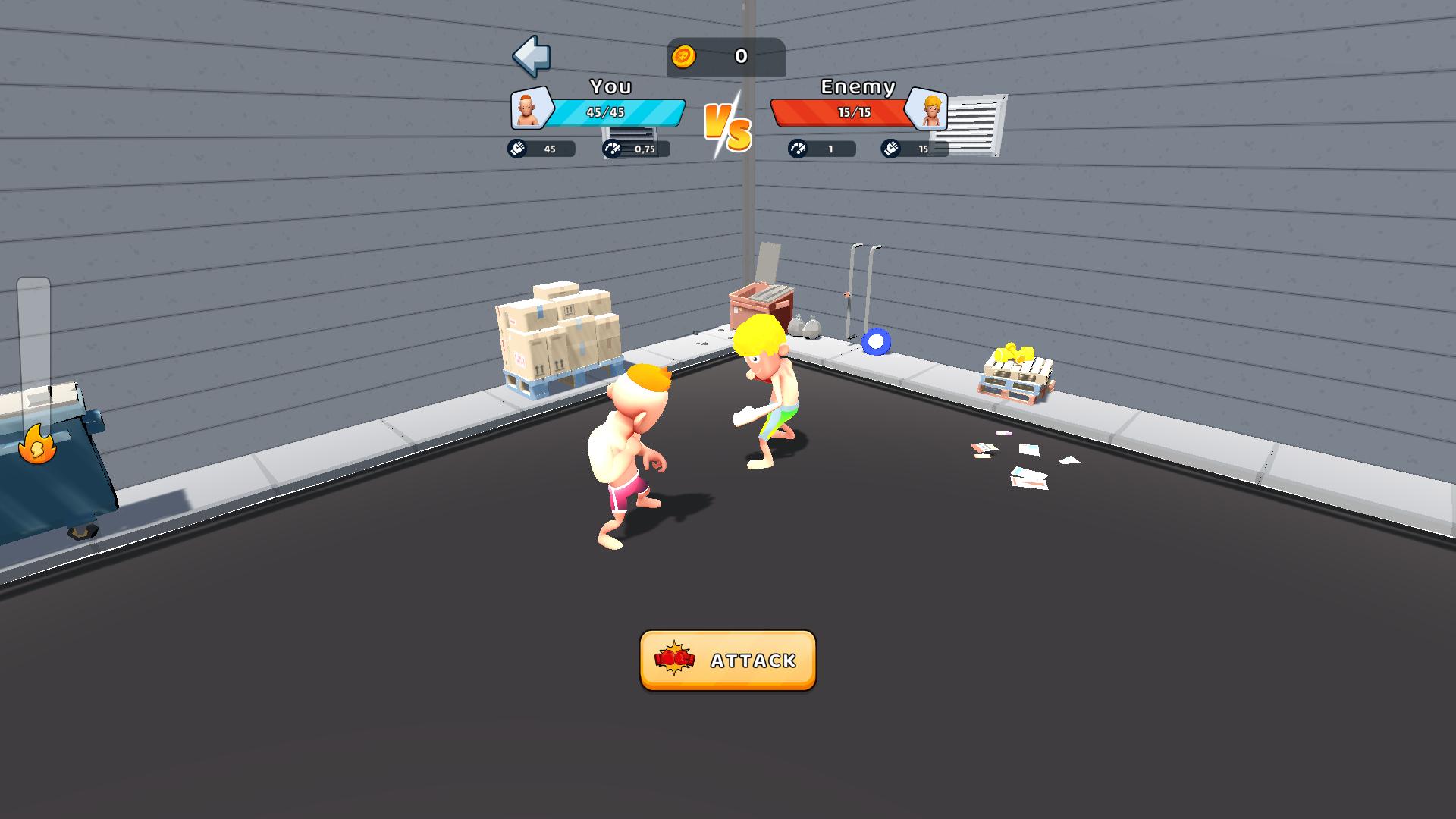Viewport: 1456px width, 819px height.
Task: Select the Enemy avatar portrait
Action: (929, 109)
